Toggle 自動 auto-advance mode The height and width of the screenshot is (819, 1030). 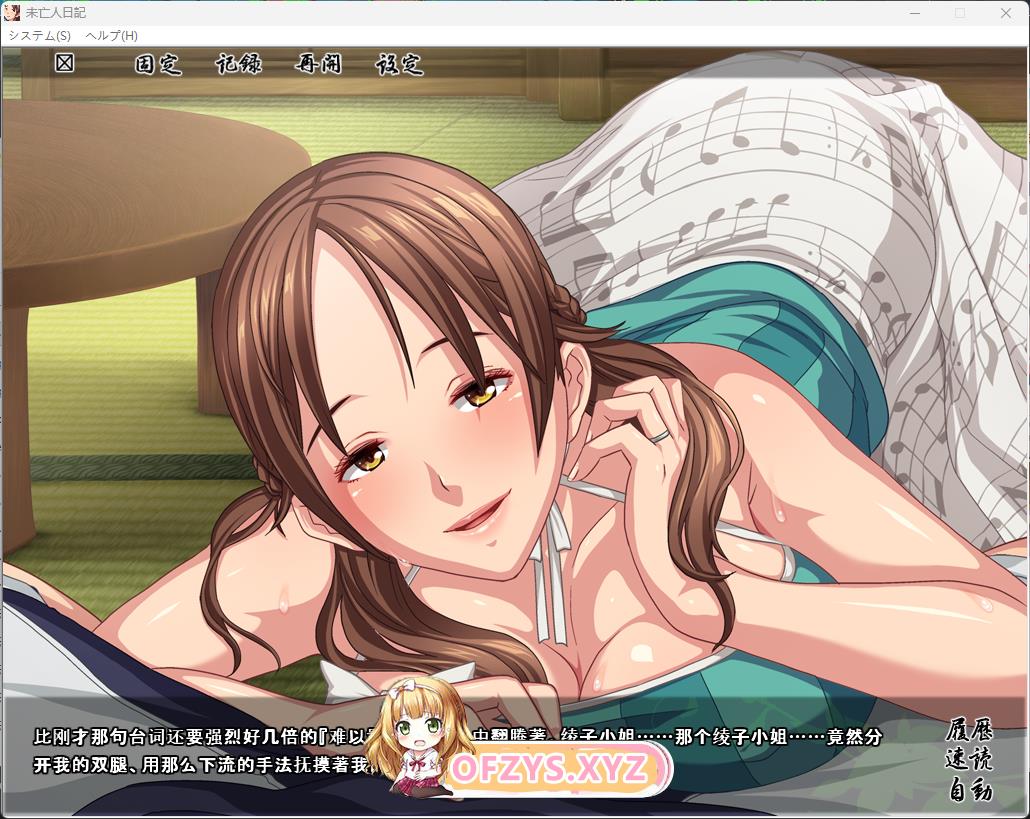tap(968, 790)
